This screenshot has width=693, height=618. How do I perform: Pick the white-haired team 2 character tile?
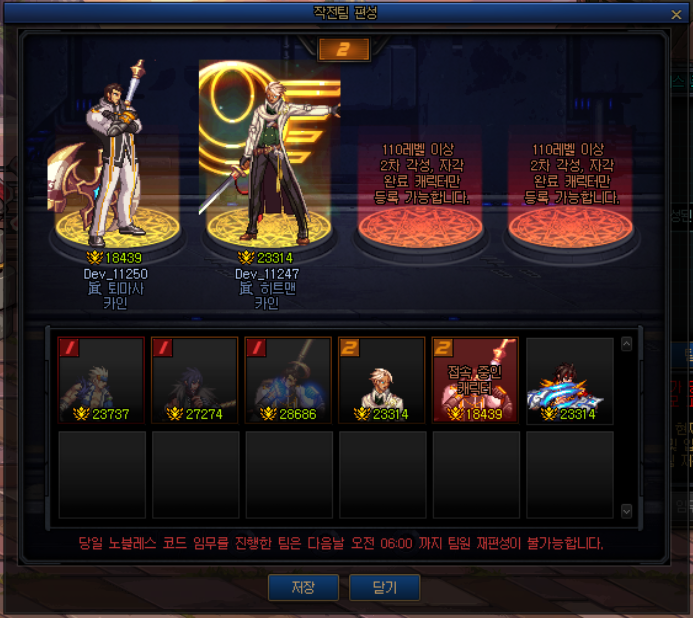coord(383,379)
